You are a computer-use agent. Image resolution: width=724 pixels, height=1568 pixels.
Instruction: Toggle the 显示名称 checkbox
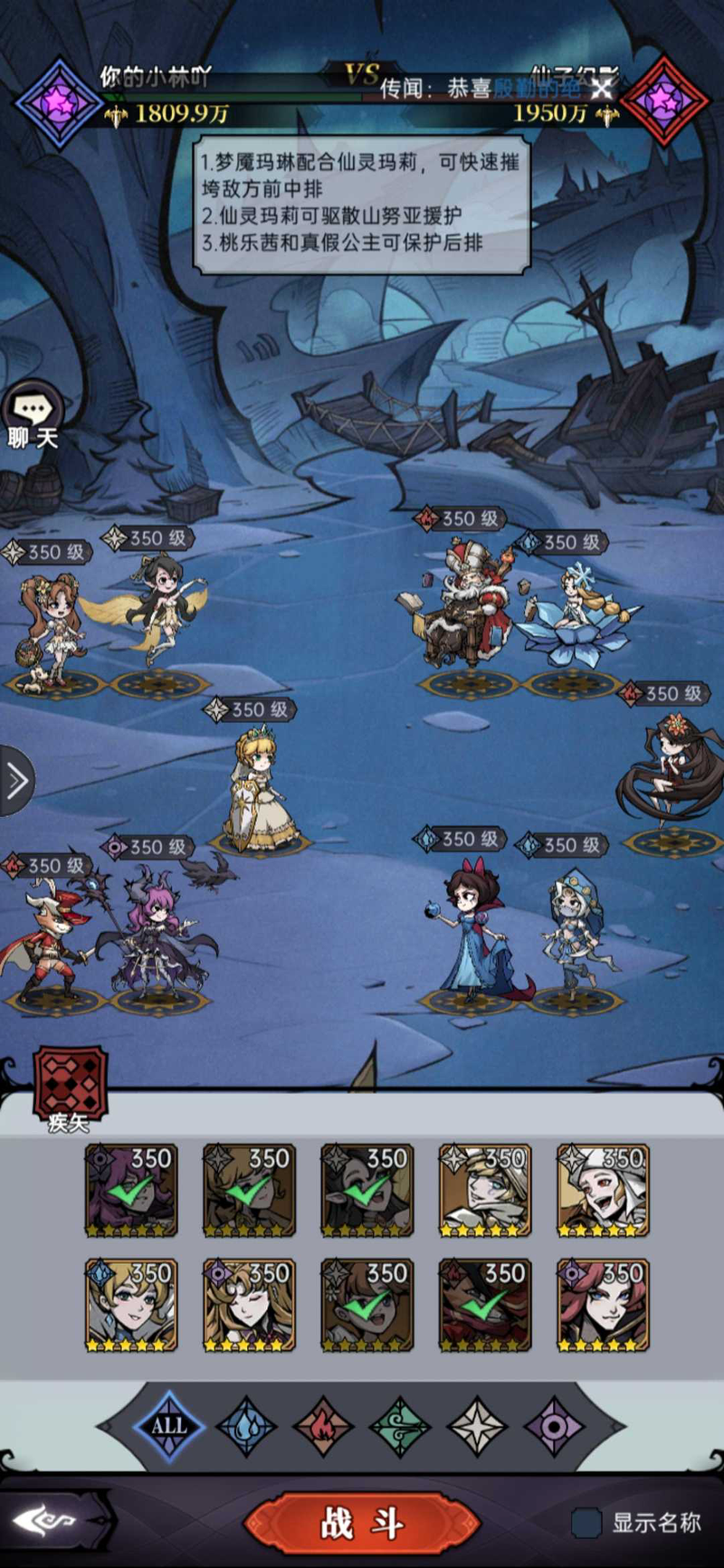[x=586, y=1523]
